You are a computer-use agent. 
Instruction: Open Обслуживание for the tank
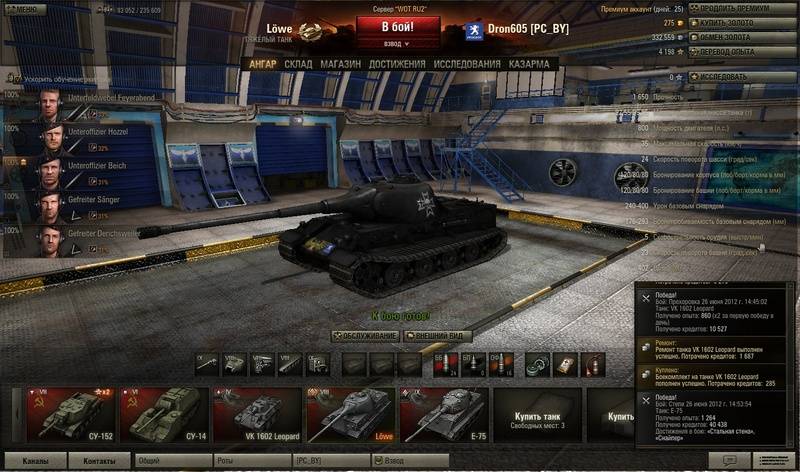coord(365,336)
